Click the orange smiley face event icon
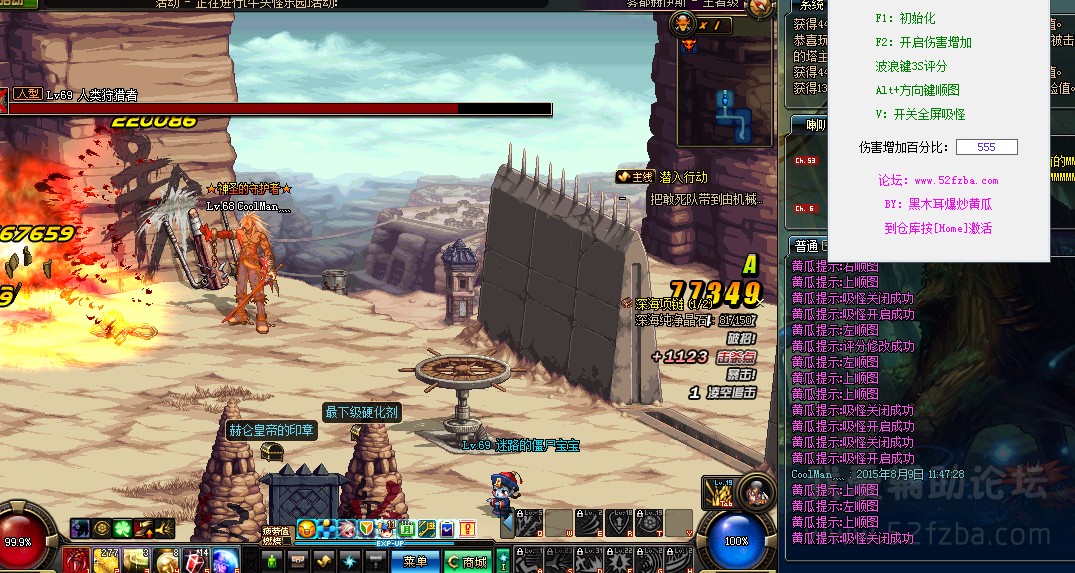Image resolution: width=1075 pixels, height=573 pixels. 307,528
